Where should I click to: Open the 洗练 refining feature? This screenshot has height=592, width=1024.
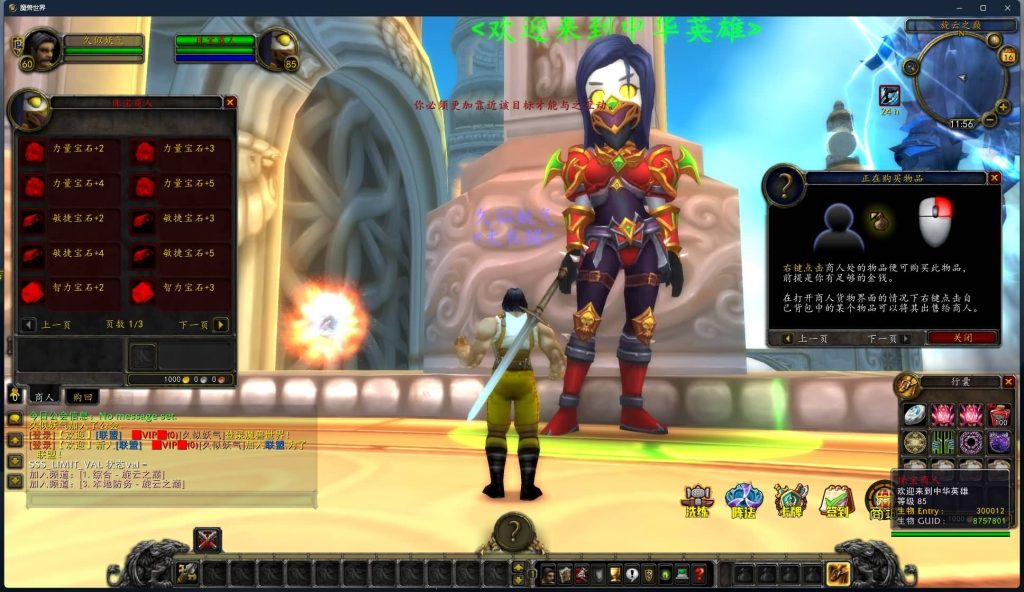pos(696,499)
